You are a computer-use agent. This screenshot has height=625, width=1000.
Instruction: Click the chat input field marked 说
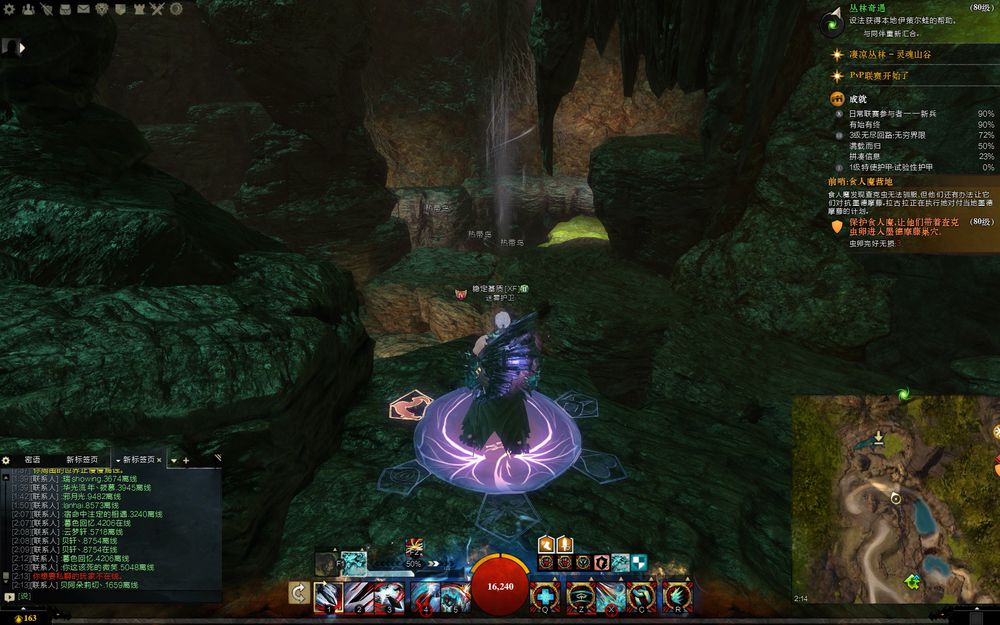[100, 596]
